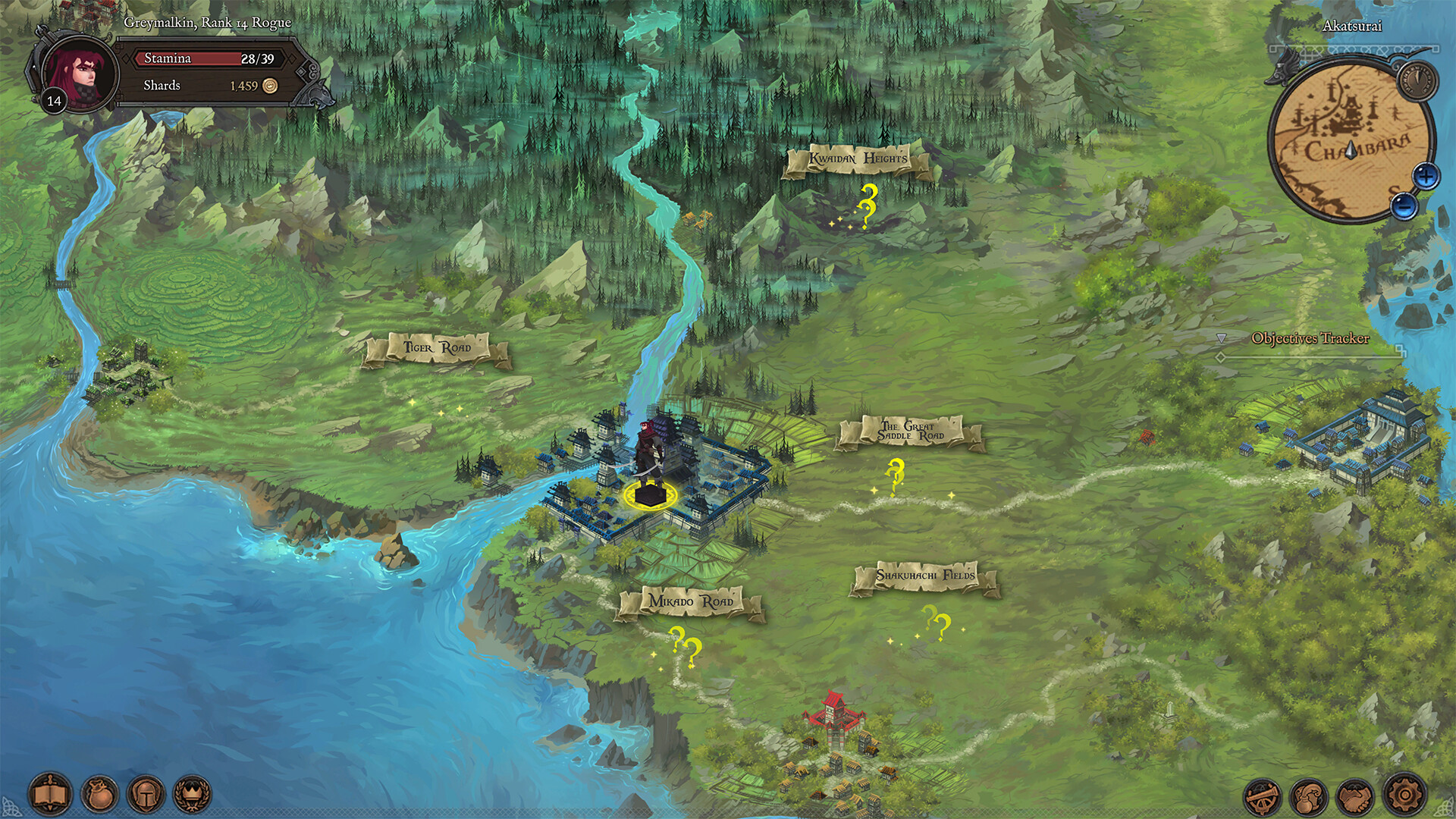Viewport: 1456px width, 819px height.
Task: Select the Kwaidan Heights question mark event
Action: (867, 206)
